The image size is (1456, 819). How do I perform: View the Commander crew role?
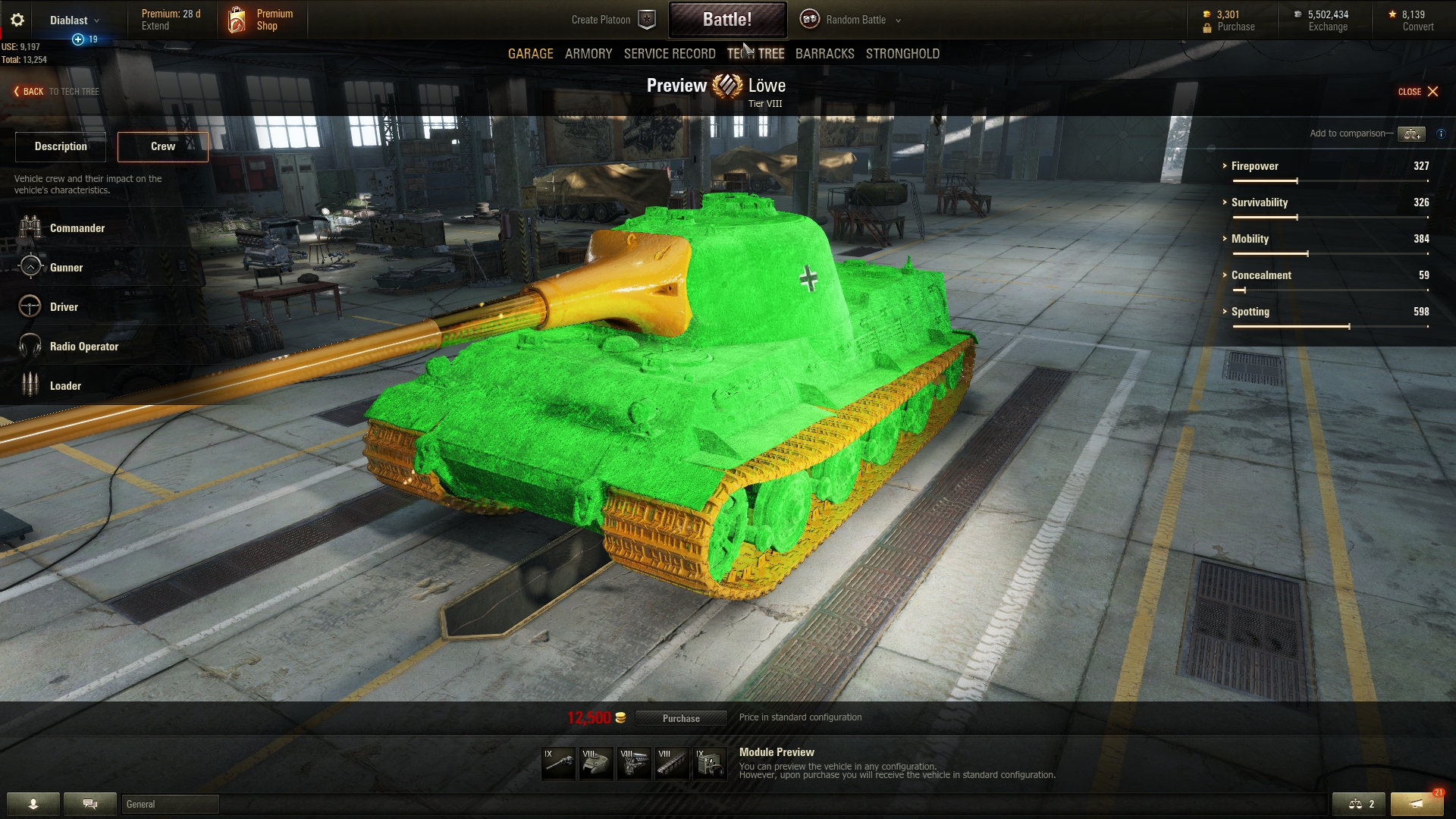point(77,227)
